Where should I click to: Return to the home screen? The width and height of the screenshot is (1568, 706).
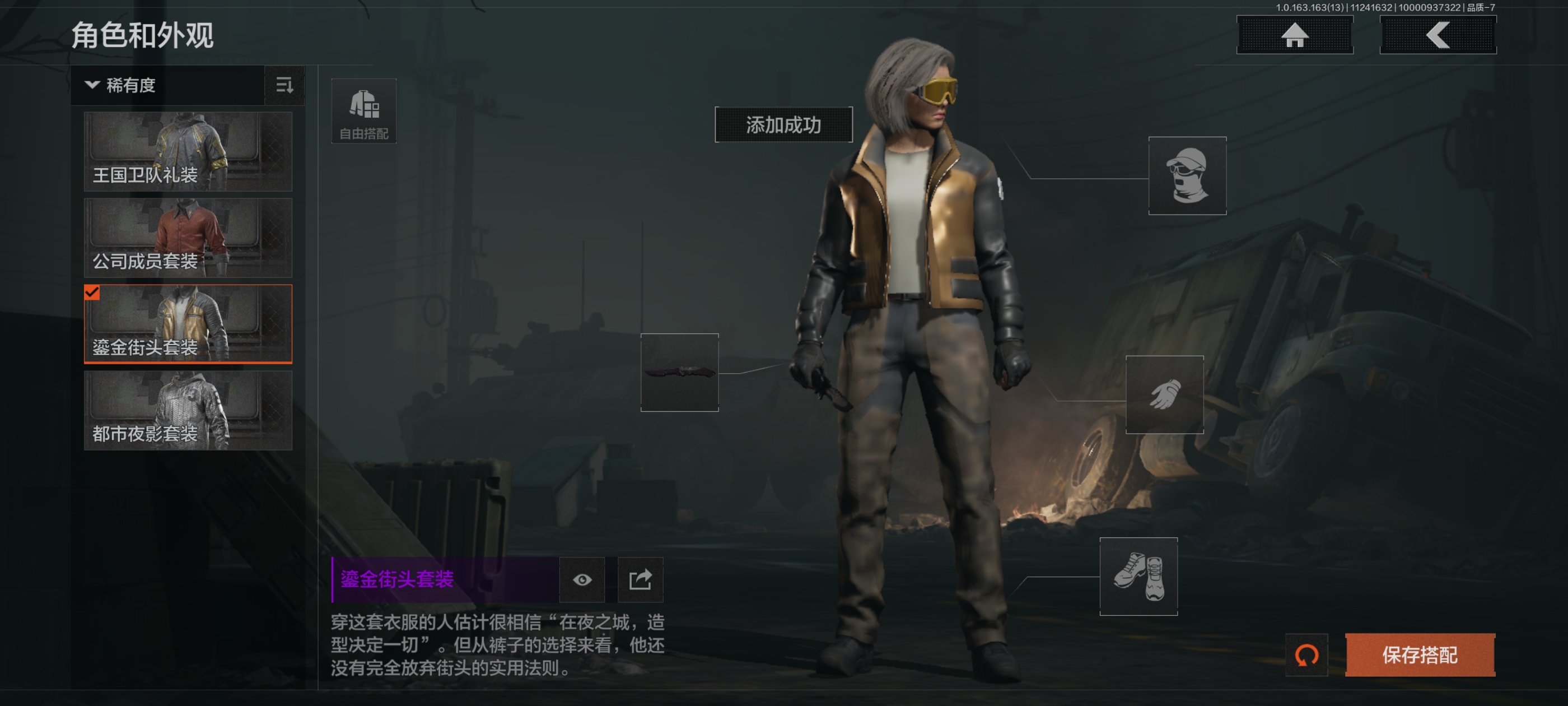pos(1295,35)
